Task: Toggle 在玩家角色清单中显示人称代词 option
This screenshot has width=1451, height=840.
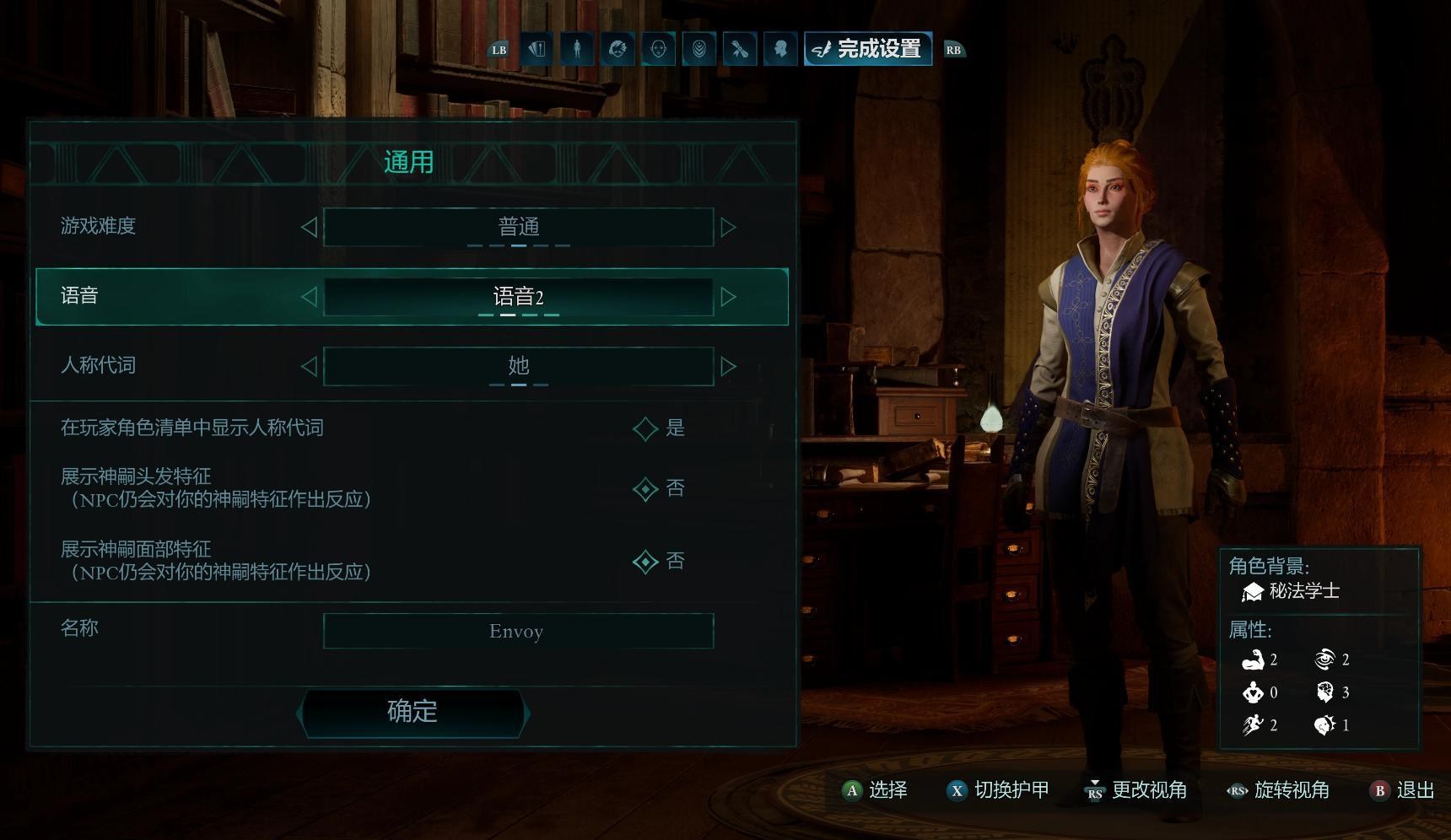Action: 645,428
